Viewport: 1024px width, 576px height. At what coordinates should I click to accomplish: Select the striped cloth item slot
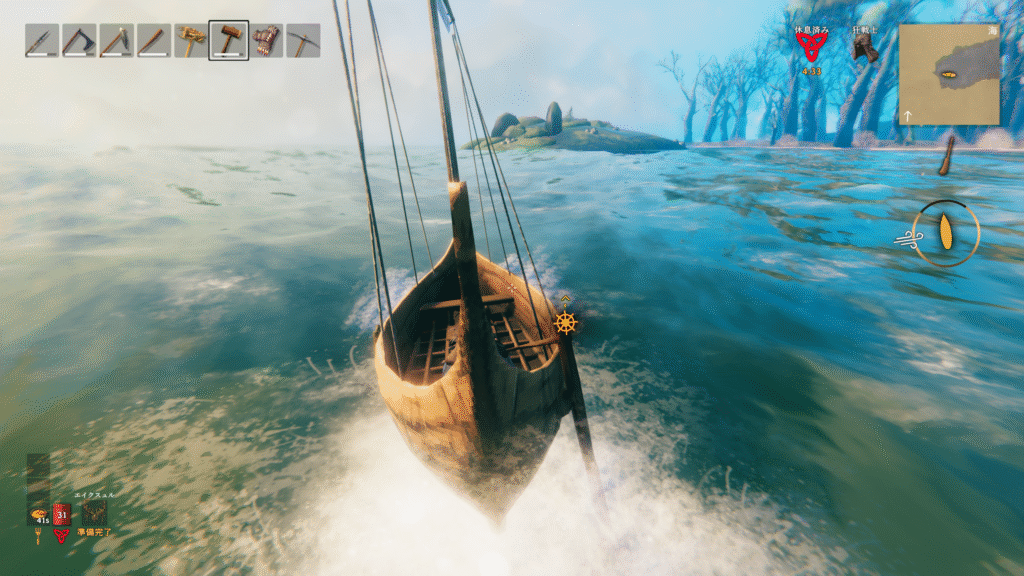266,41
